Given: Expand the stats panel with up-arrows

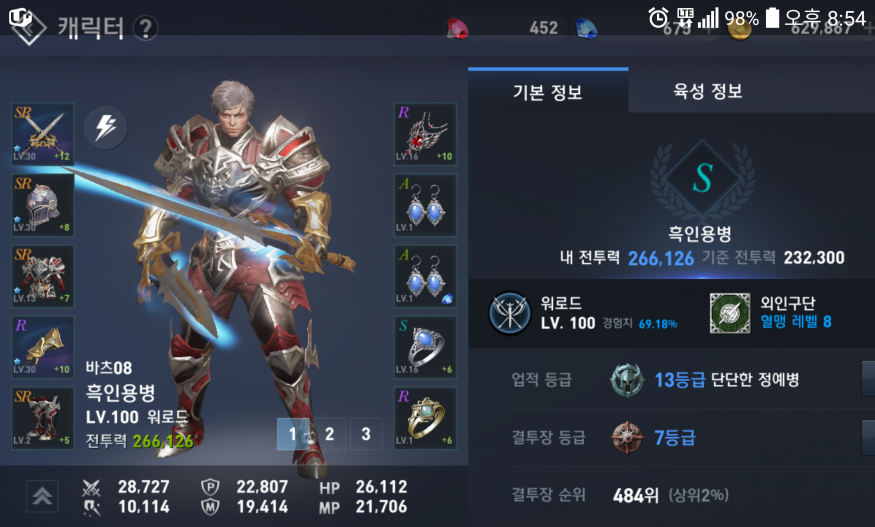Looking at the screenshot, I should pos(42,496).
